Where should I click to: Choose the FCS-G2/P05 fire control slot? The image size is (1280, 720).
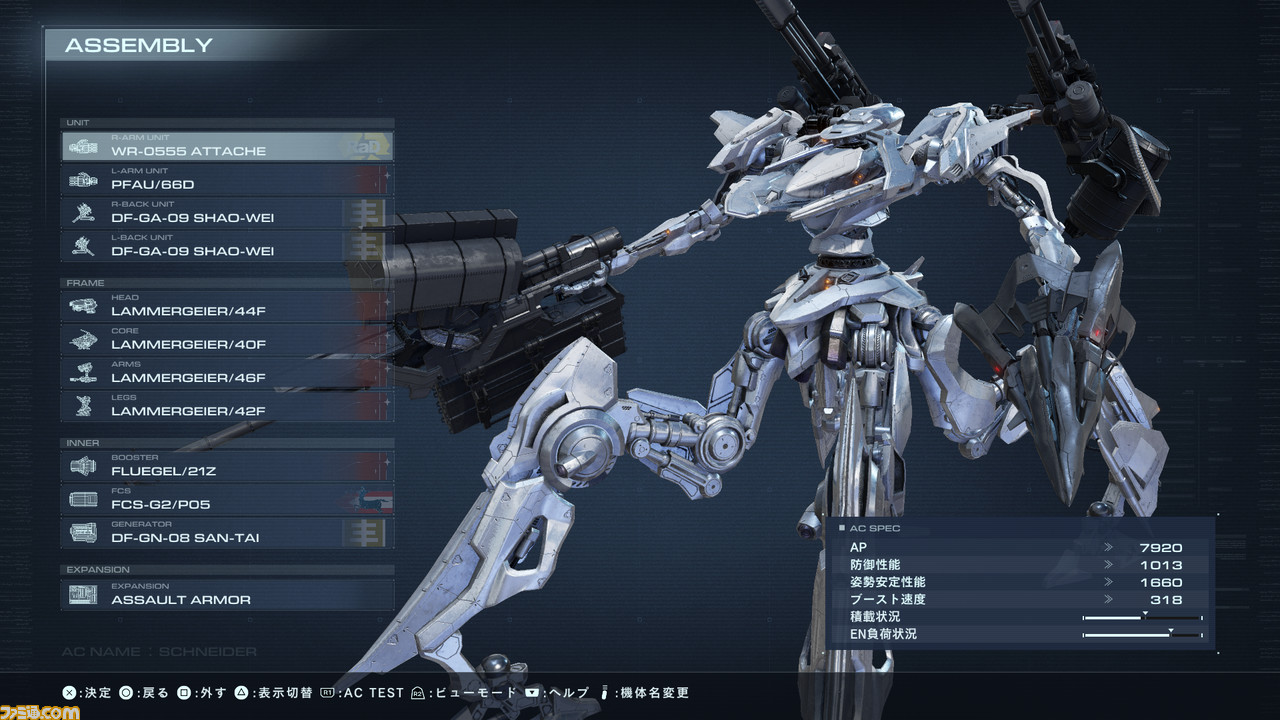[x=228, y=499]
